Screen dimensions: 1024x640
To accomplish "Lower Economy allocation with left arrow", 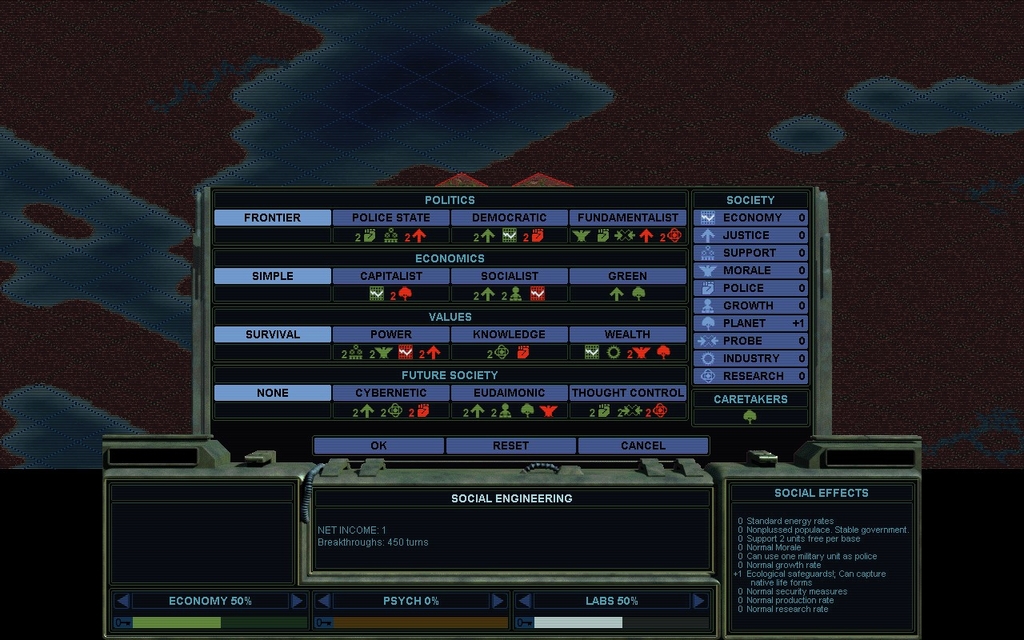I will pos(123,601).
